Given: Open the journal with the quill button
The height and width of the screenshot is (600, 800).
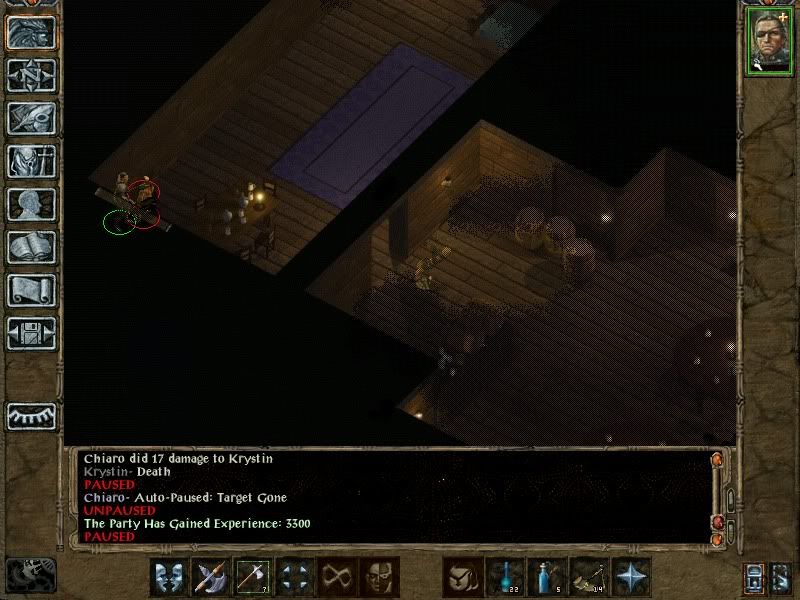Looking at the screenshot, I should click(31, 118).
